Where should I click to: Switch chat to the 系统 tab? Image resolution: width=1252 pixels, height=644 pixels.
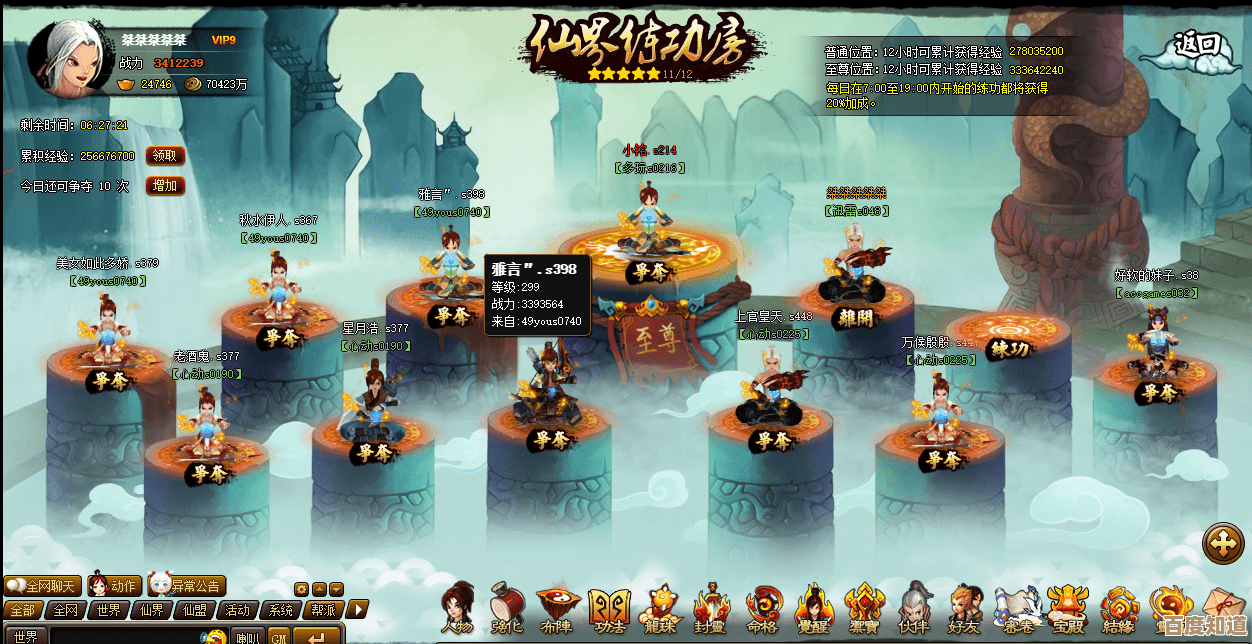point(281,610)
